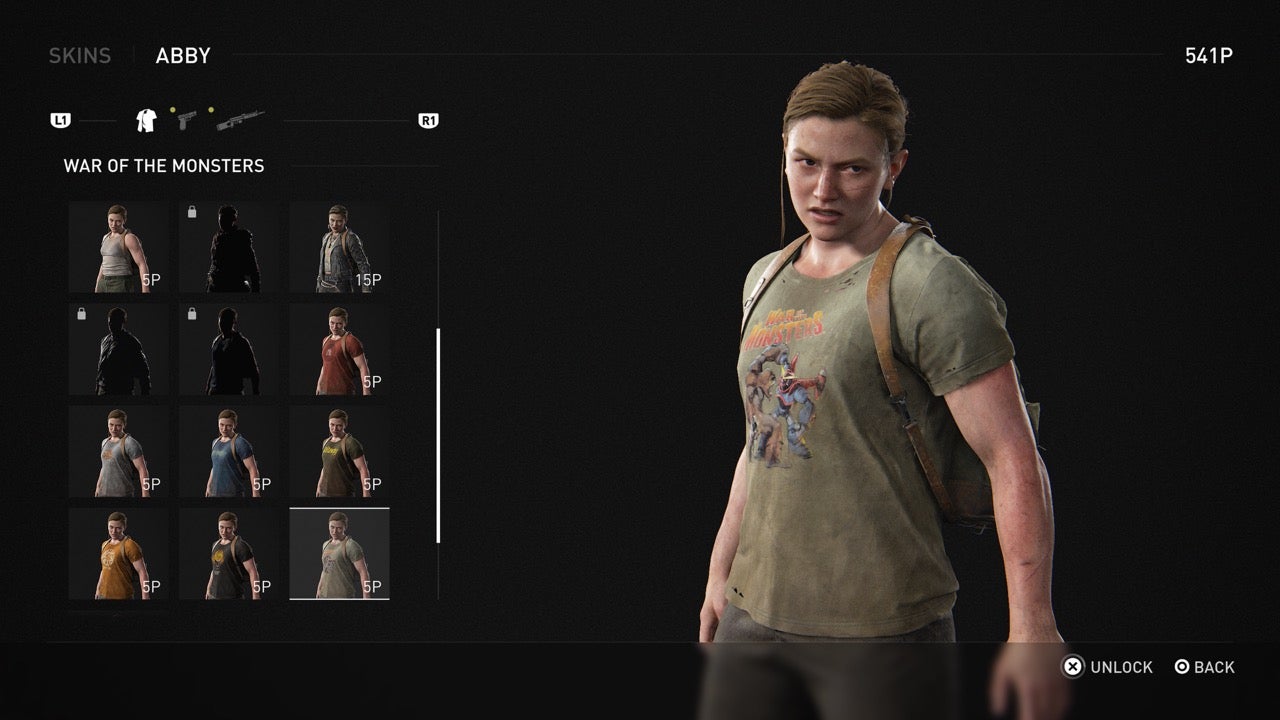Select the ABBY tab
The width and height of the screenshot is (1280, 720).
182,55
